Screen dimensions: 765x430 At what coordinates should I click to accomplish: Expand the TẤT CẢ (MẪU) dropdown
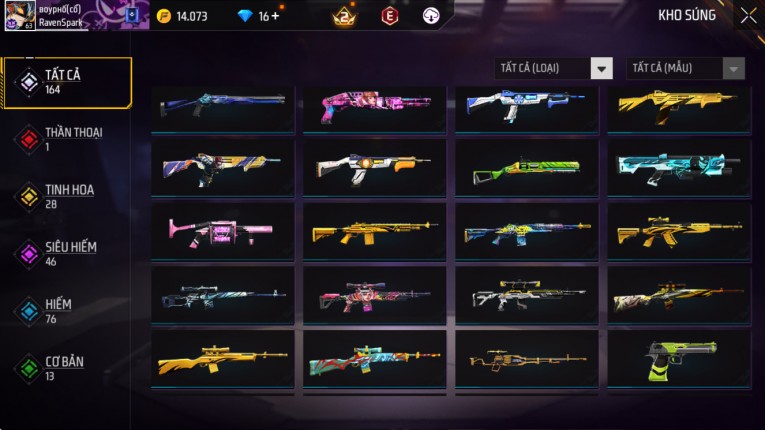(x=685, y=68)
